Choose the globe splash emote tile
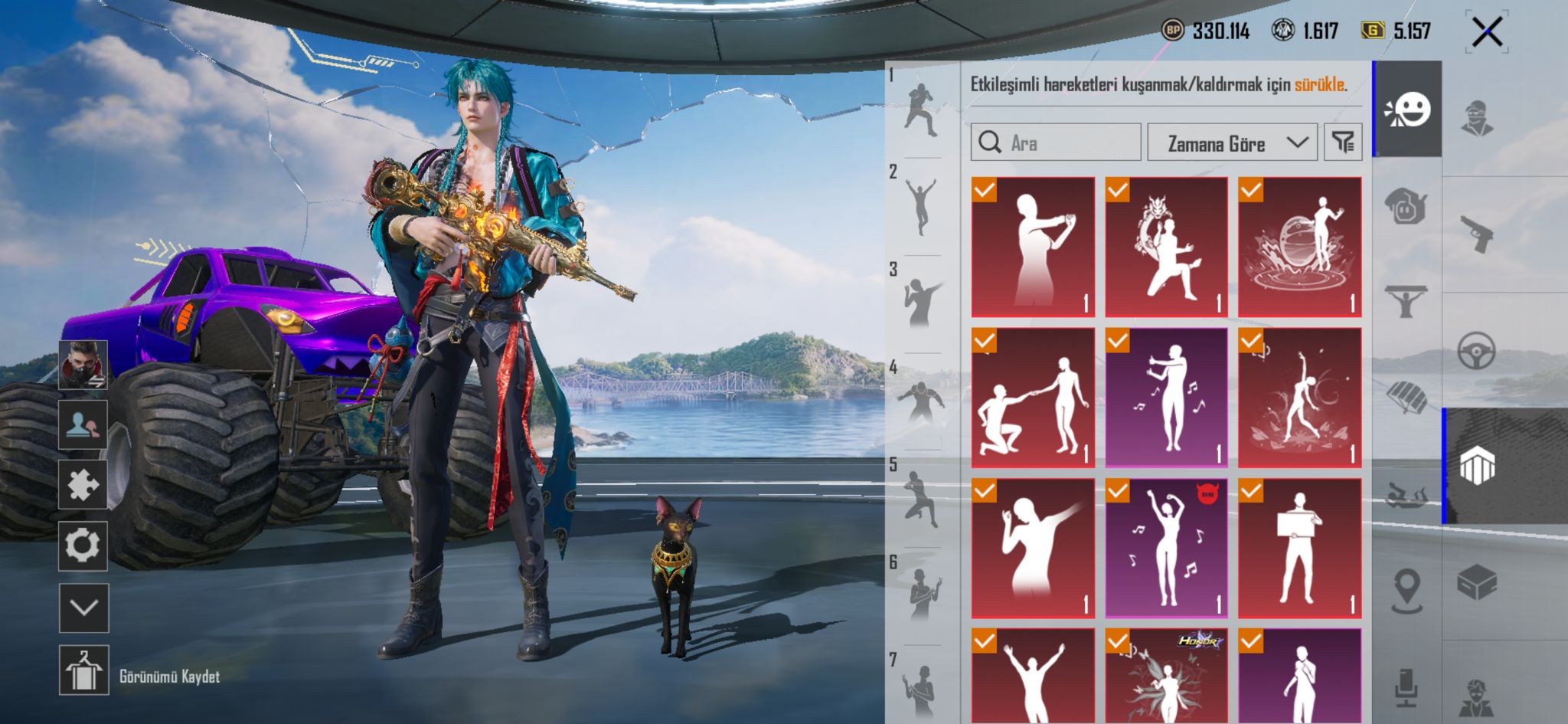The image size is (1568, 724). [x=1299, y=247]
